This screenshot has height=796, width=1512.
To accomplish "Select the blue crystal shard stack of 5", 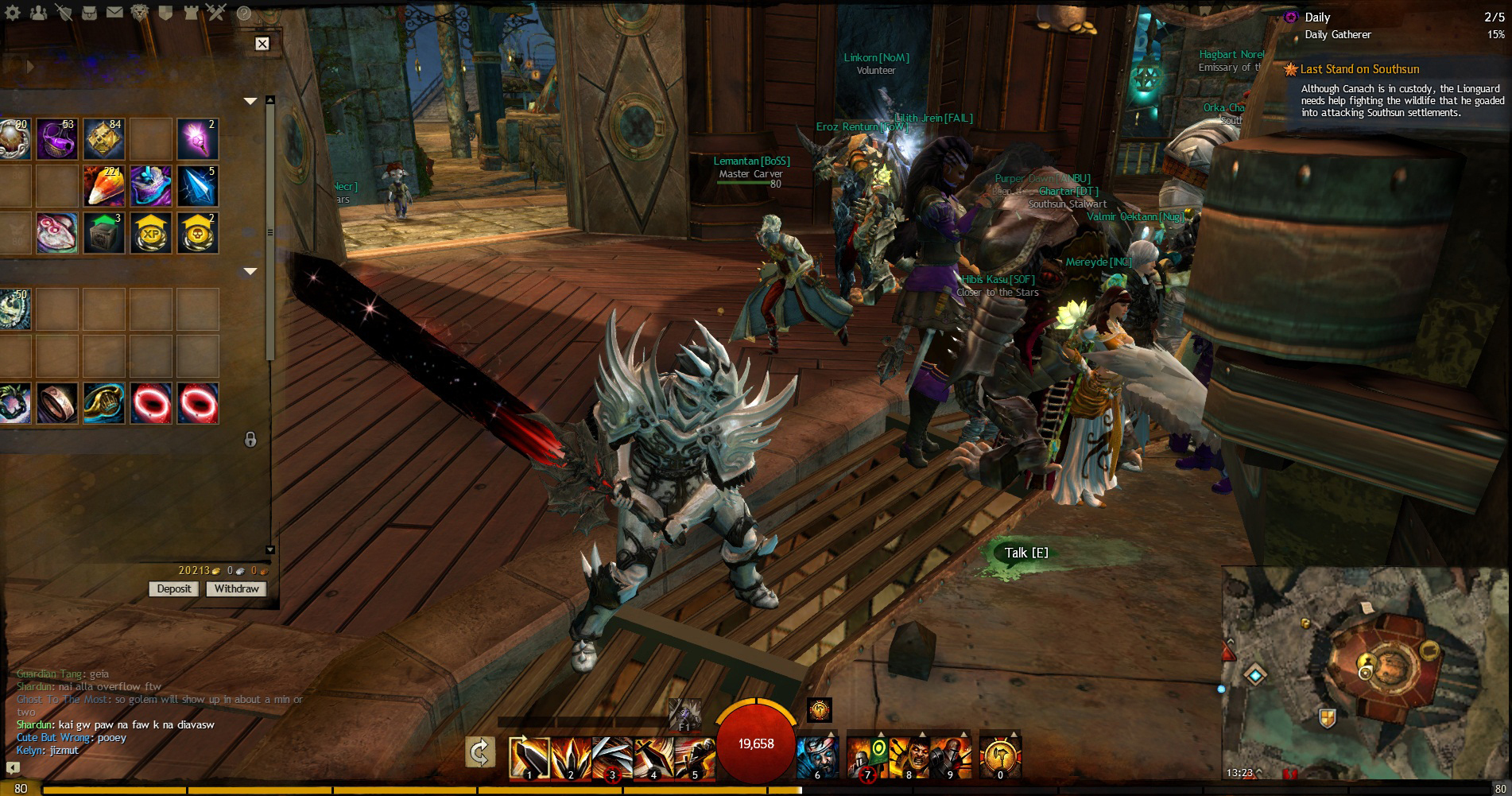I will (197, 185).
